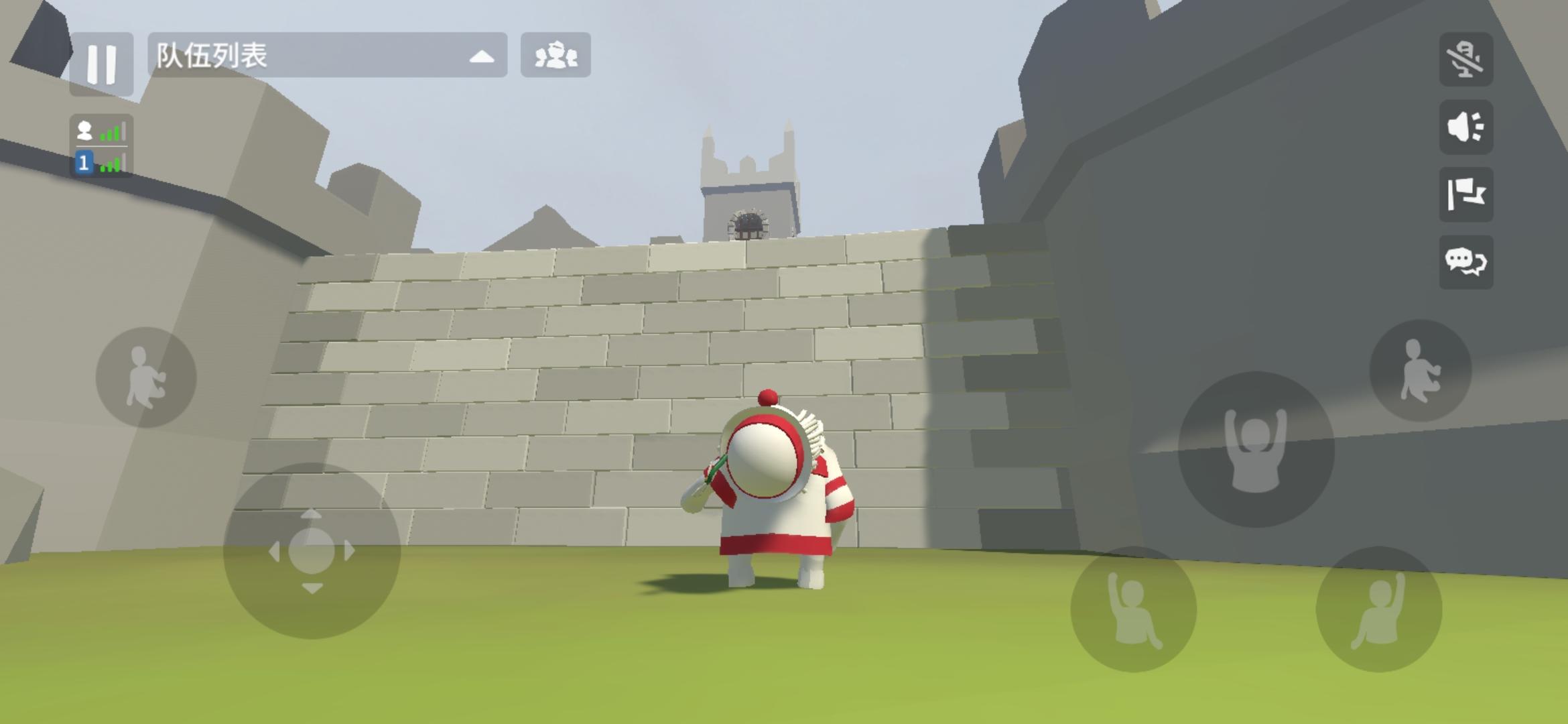Toggle game sound with the speaker button
The width and height of the screenshot is (1568, 724).
point(1465,129)
